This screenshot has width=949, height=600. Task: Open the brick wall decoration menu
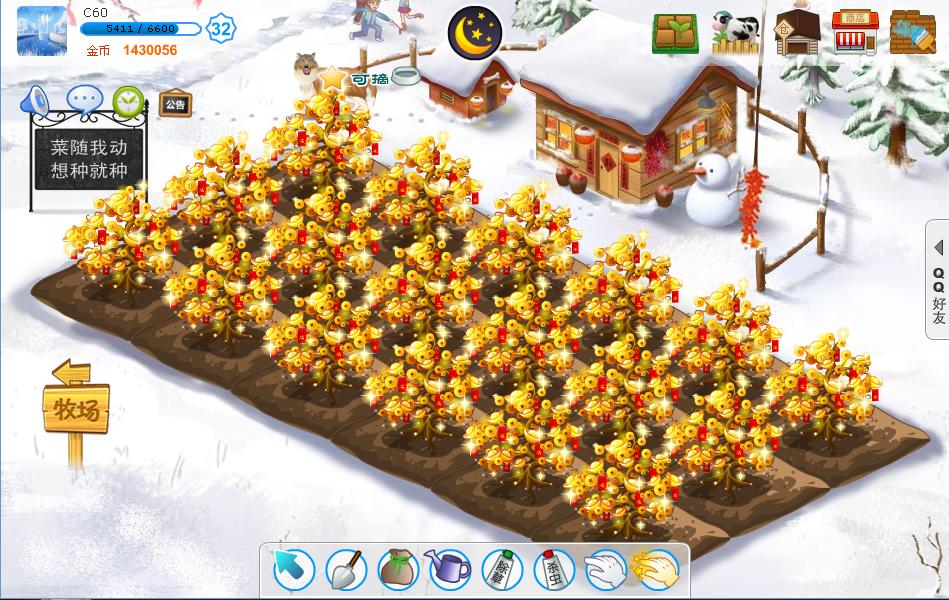(x=913, y=33)
